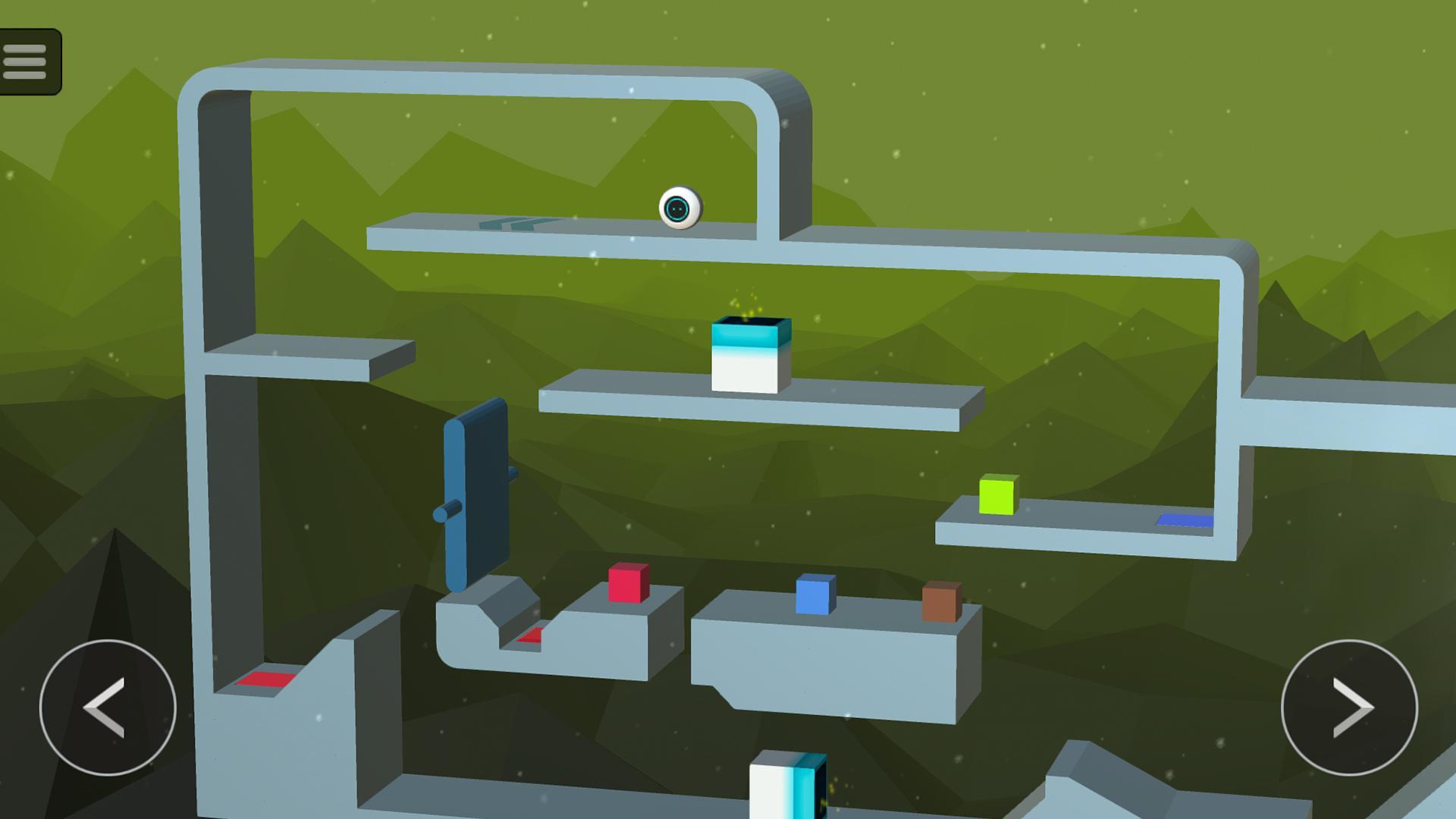Select the green cube on the right shelf

pyautogui.click(x=996, y=498)
